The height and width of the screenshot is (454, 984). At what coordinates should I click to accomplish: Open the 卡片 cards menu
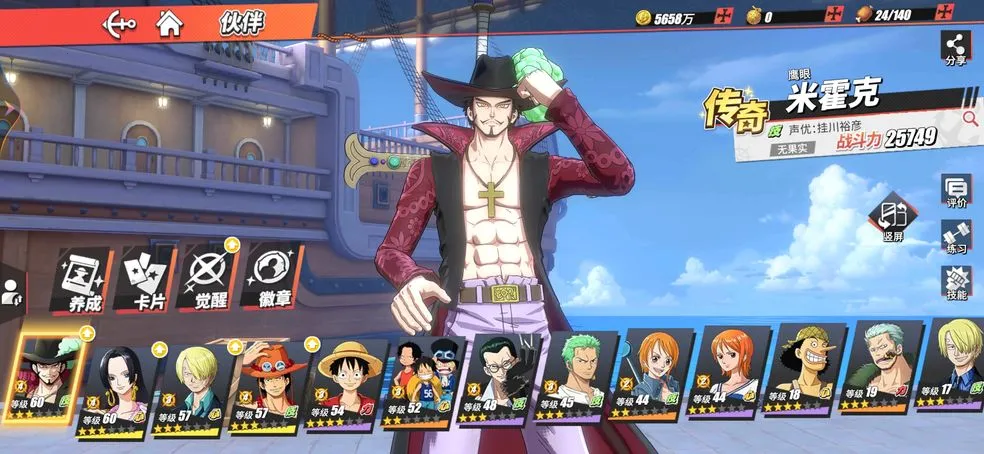[145, 279]
